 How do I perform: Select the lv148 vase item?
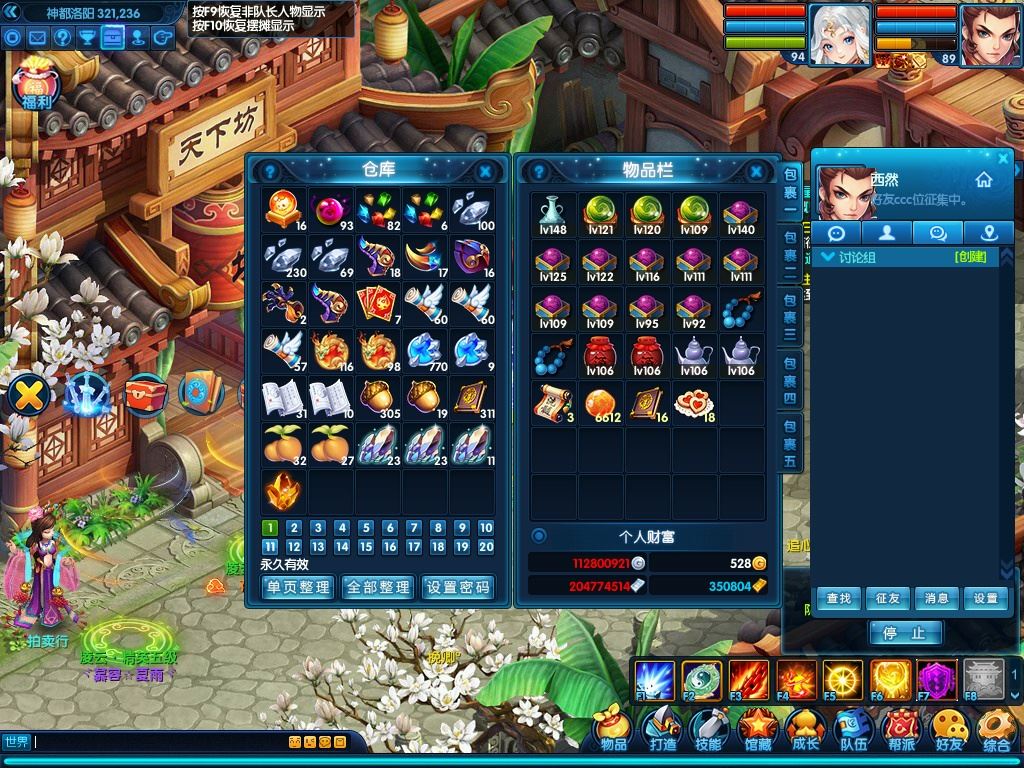(553, 215)
